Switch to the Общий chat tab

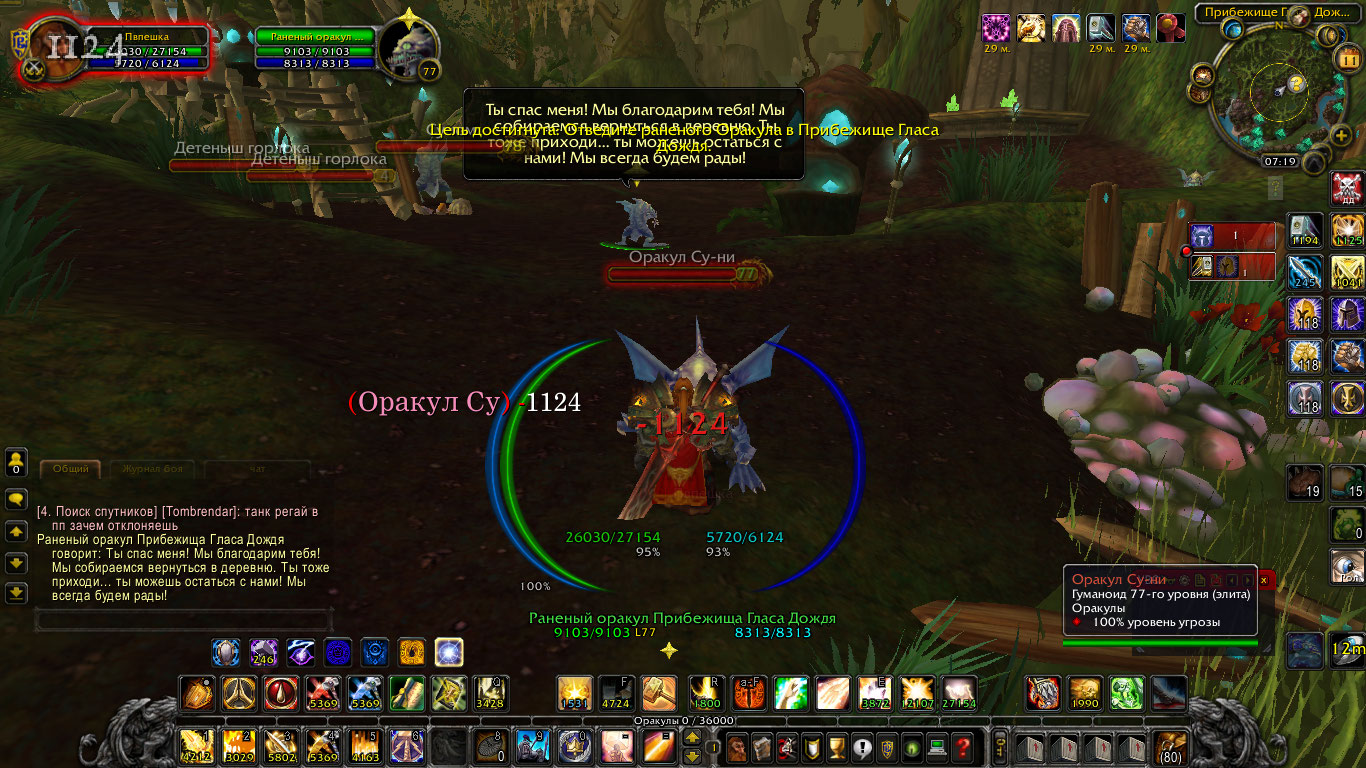tap(70, 468)
